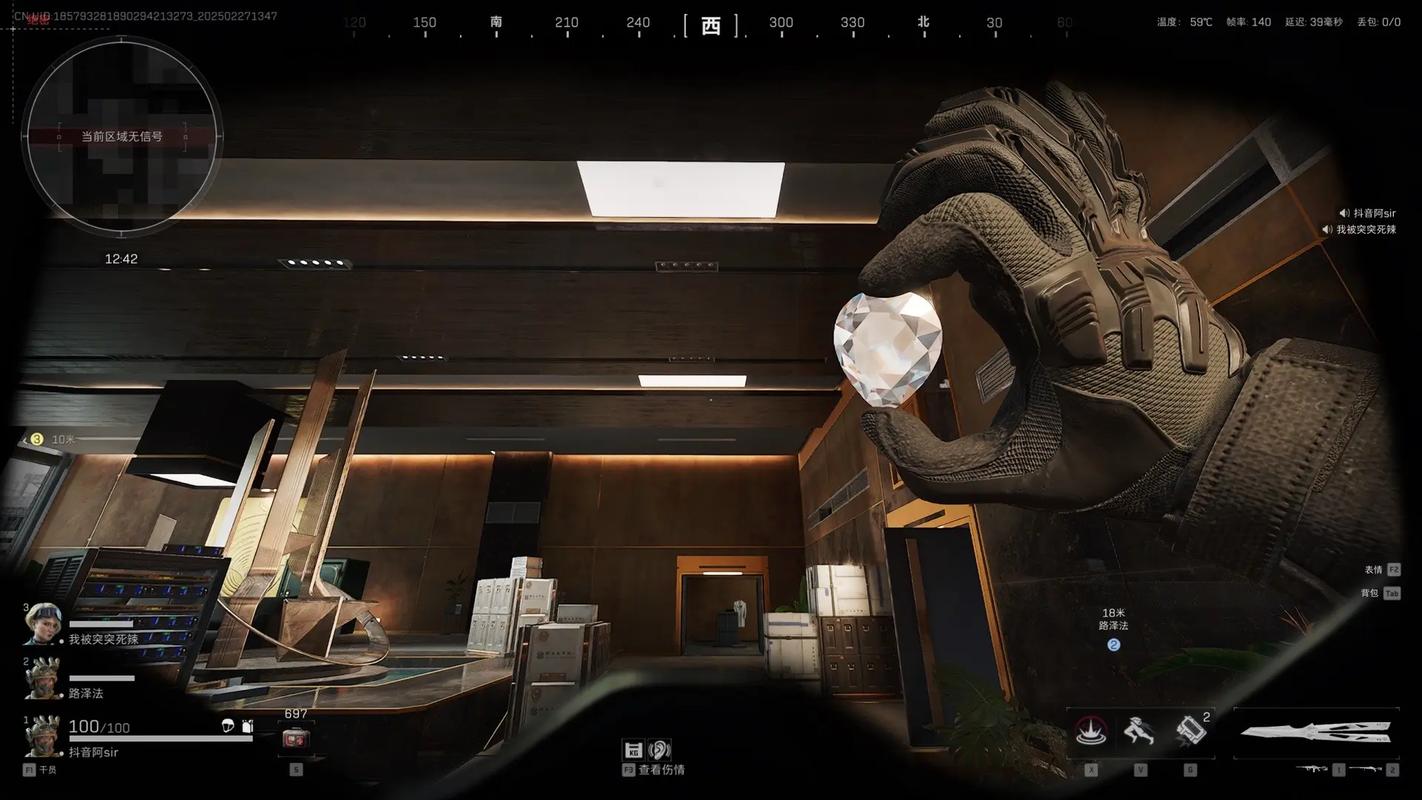Click own operator portrait 抖音阿sir
This screenshot has width=1422, height=800.
click(43, 736)
